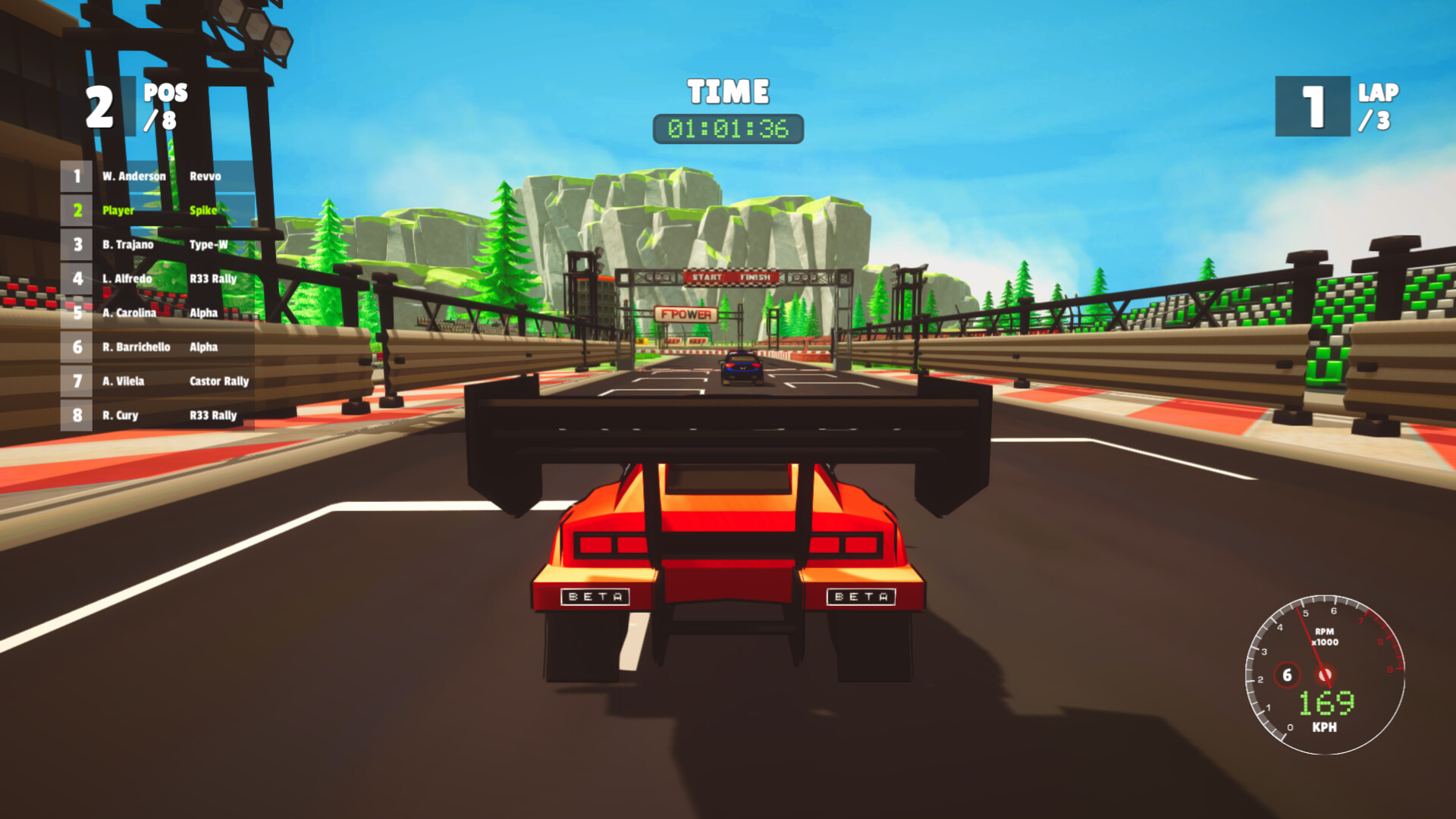Expand A. Carolina's standings row
The width and height of the screenshot is (1456, 819).
(x=129, y=313)
